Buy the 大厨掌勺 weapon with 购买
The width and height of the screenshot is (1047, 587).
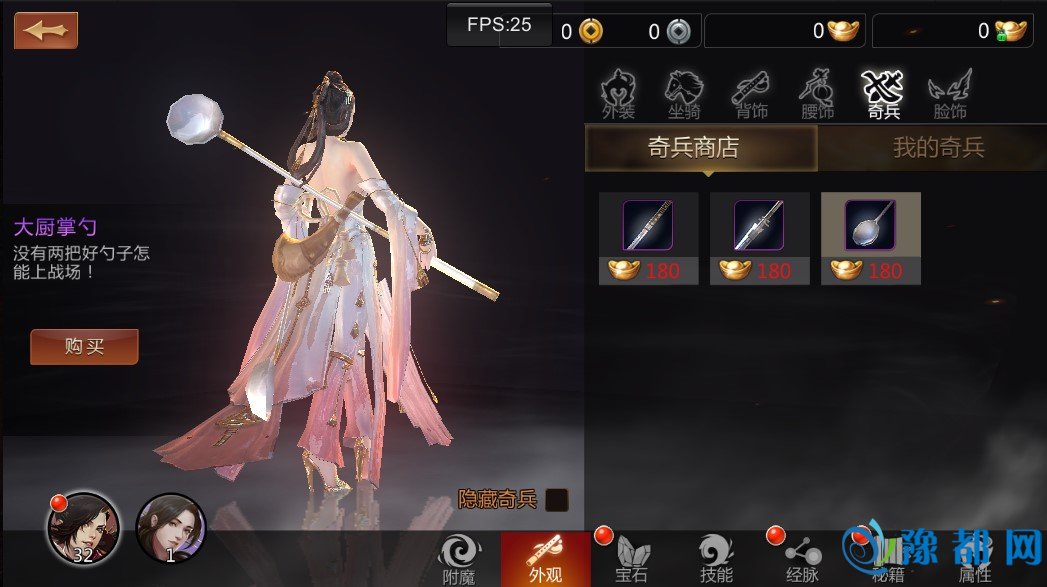pyautogui.click(x=84, y=347)
